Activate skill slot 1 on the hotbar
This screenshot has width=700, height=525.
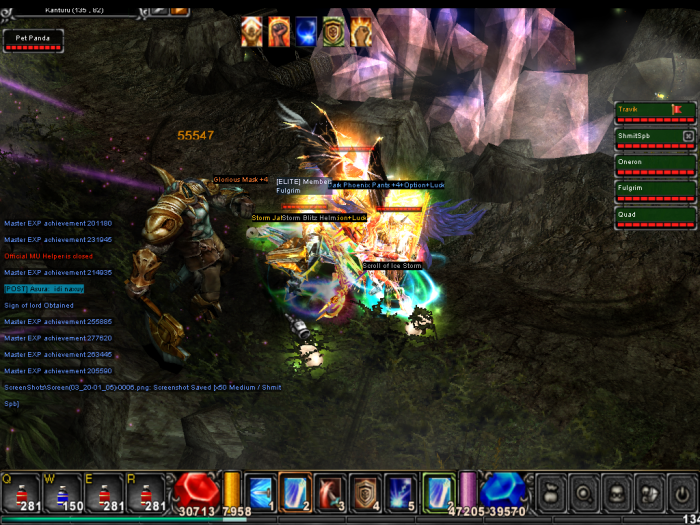tap(260, 491)
